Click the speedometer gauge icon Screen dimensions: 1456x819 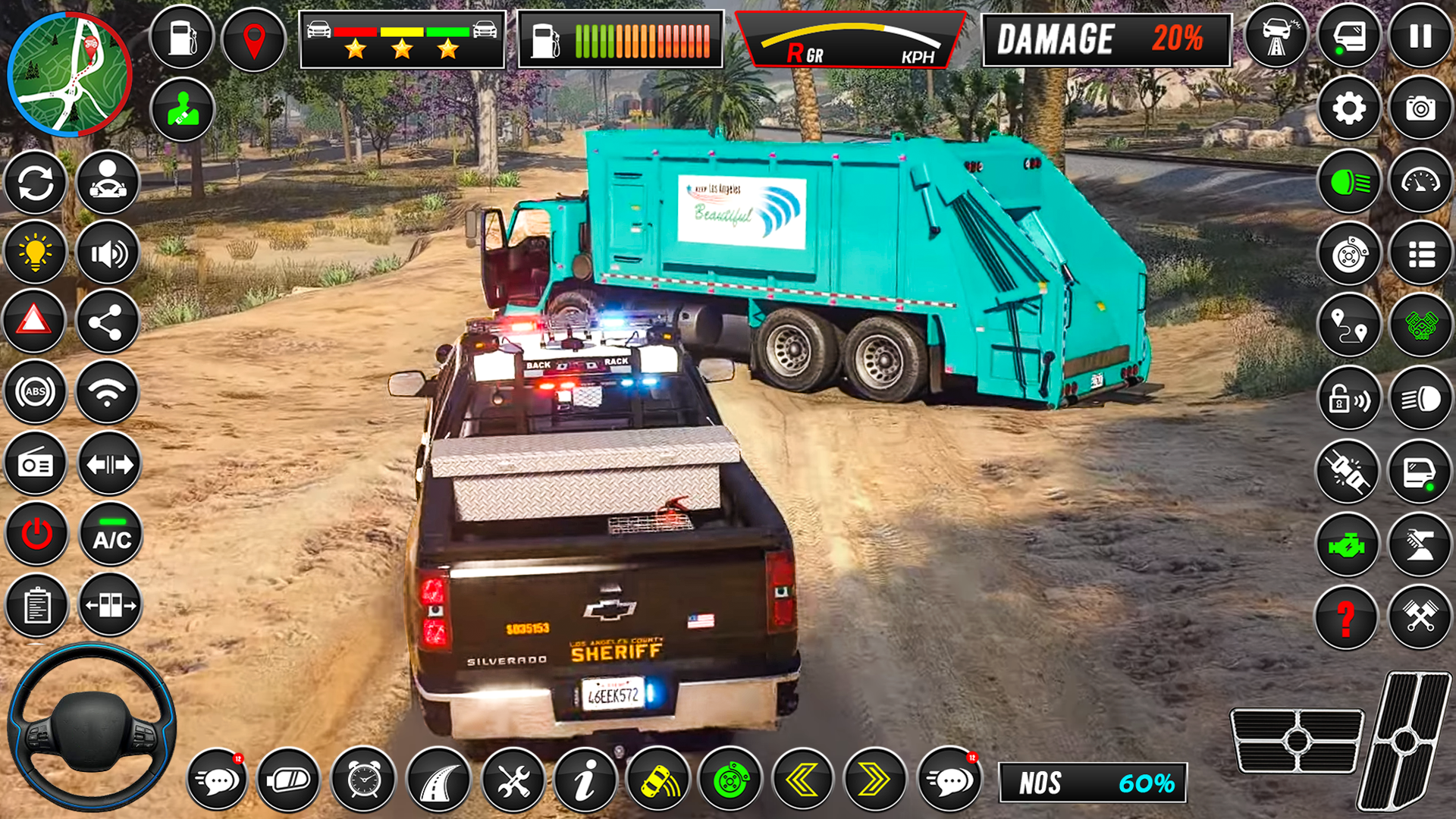coord(1422,181)
